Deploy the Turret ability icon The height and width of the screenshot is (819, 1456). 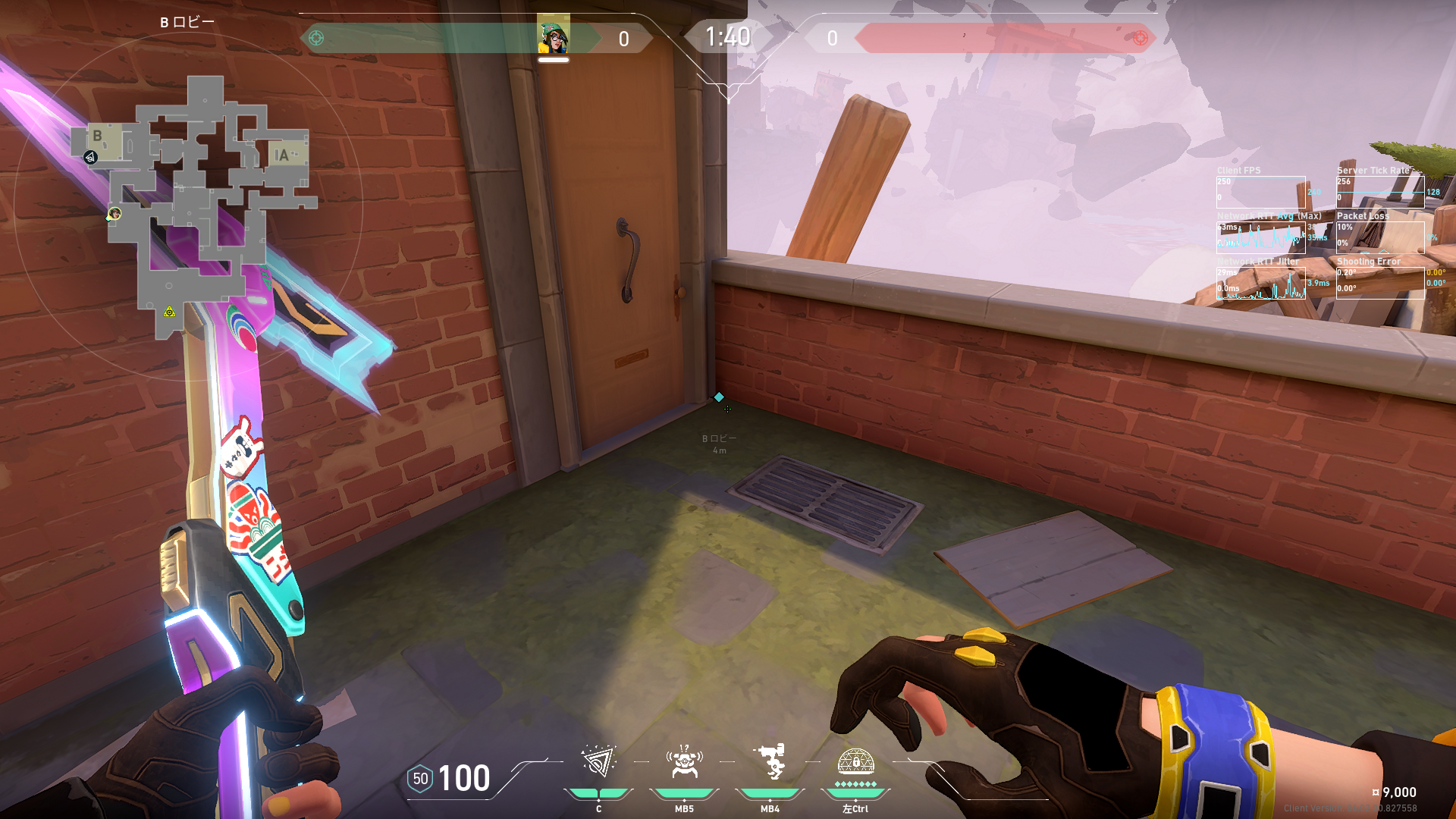[x=770, y=762]
